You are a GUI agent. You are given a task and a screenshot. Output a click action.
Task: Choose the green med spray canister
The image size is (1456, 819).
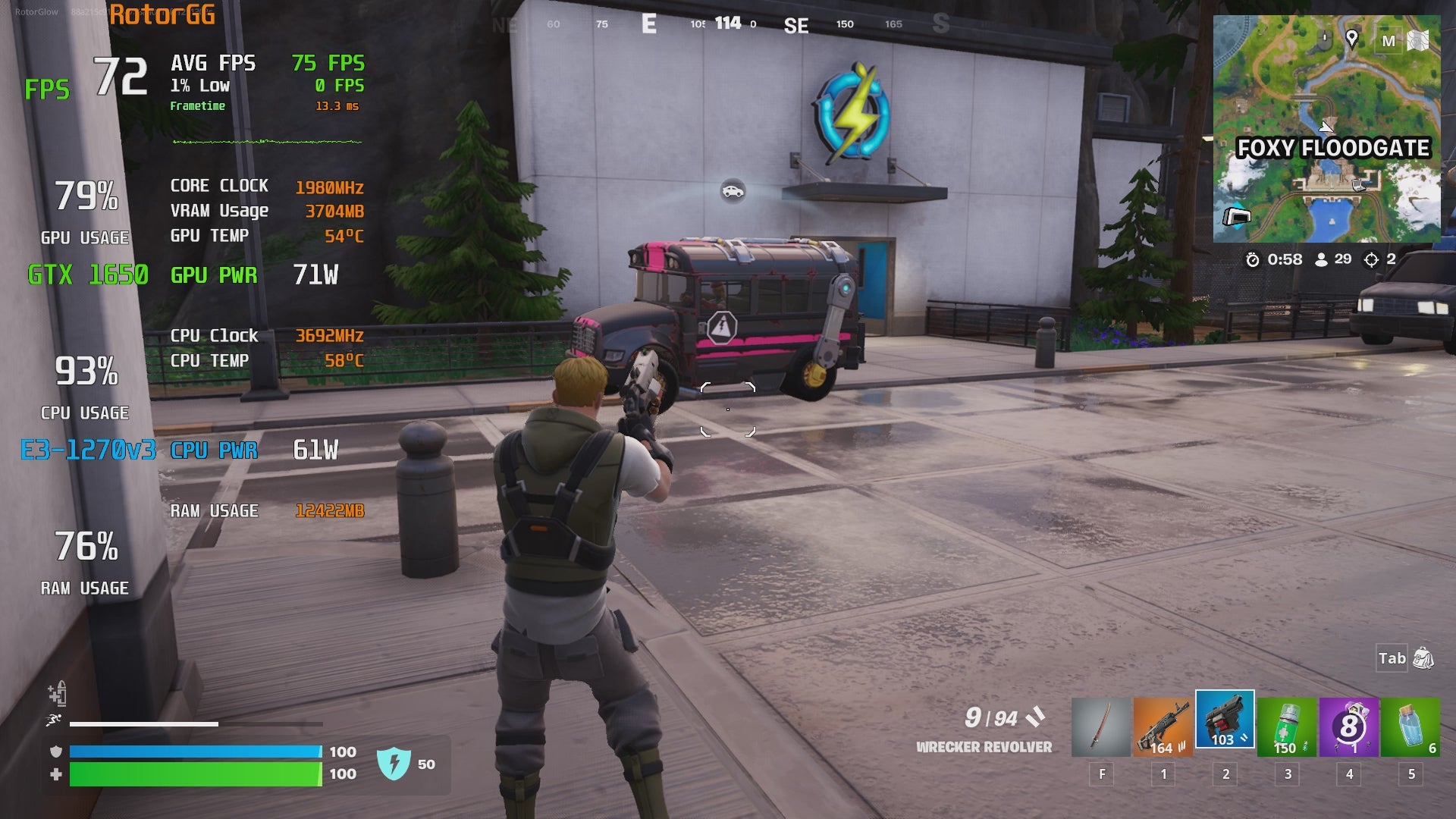[1287, 728]
